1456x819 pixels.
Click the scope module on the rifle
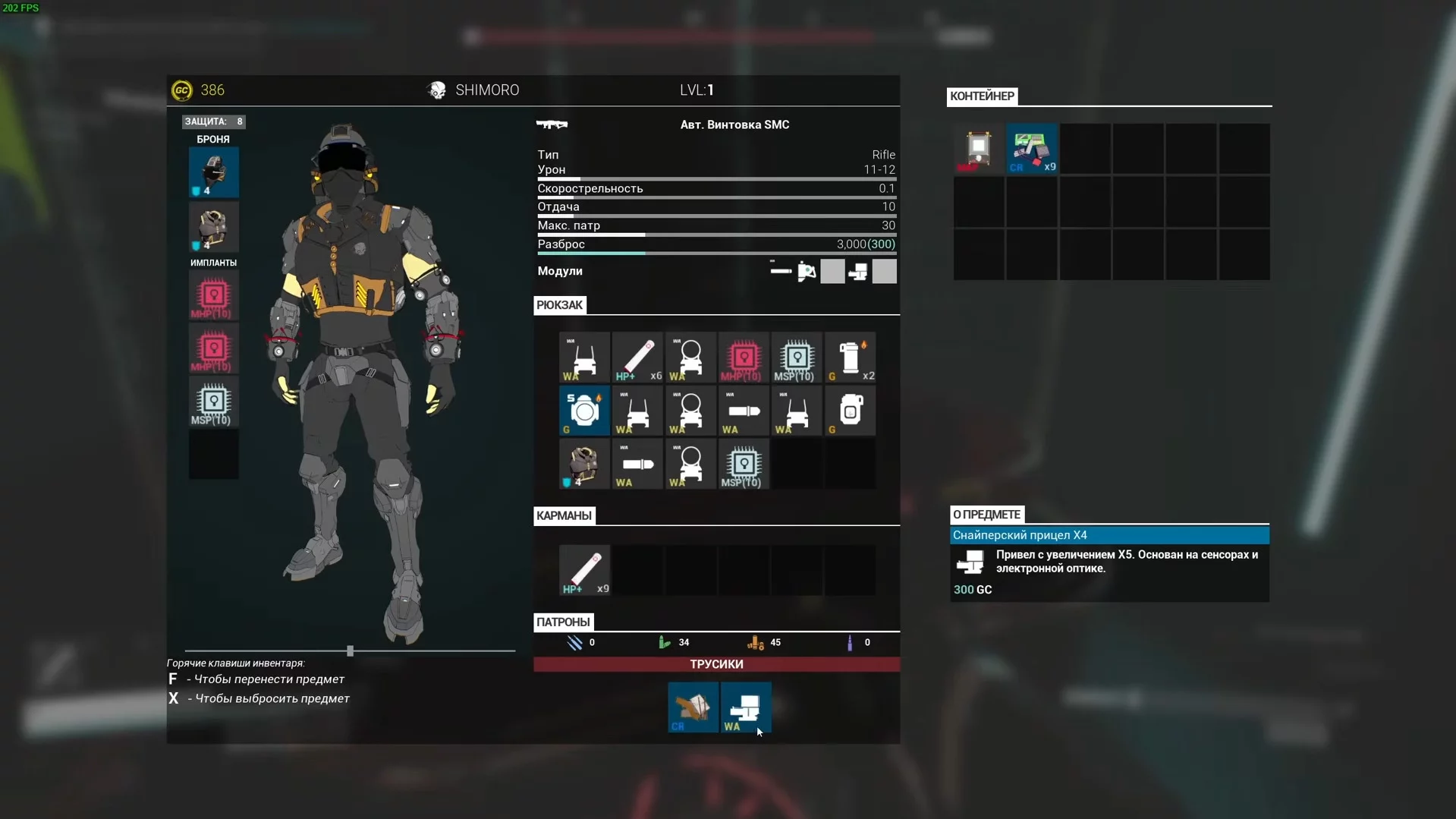click(x=858, y=272)
